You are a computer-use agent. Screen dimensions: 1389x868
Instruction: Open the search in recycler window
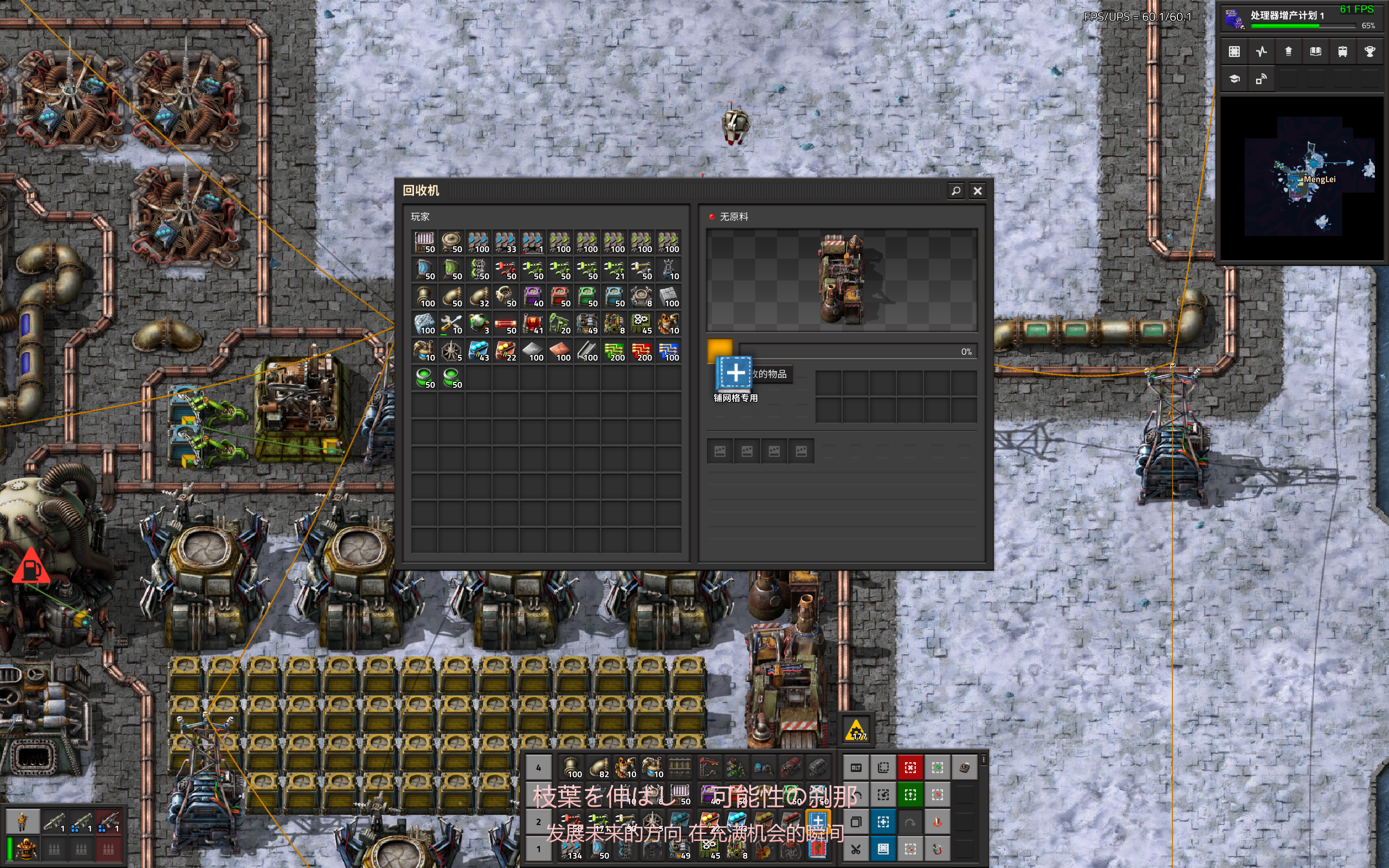955,190
